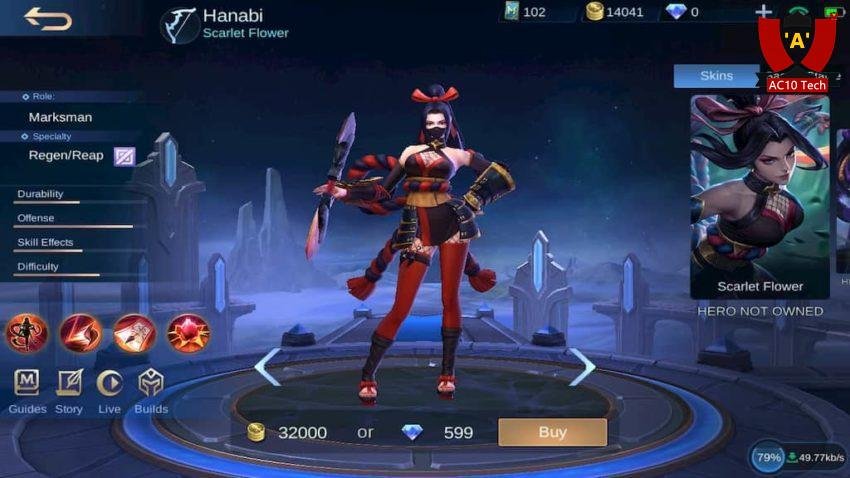Image resolution: width=850 pixels, height=478 pixels.
Task: View Hanabi's second skill icon
Action: tap(81, 333)
